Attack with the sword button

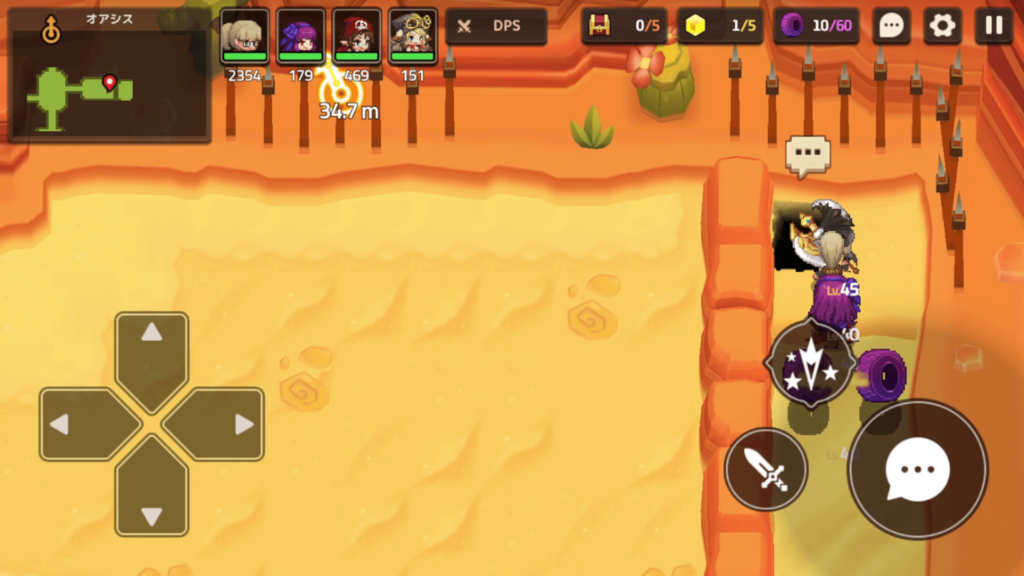766,468
